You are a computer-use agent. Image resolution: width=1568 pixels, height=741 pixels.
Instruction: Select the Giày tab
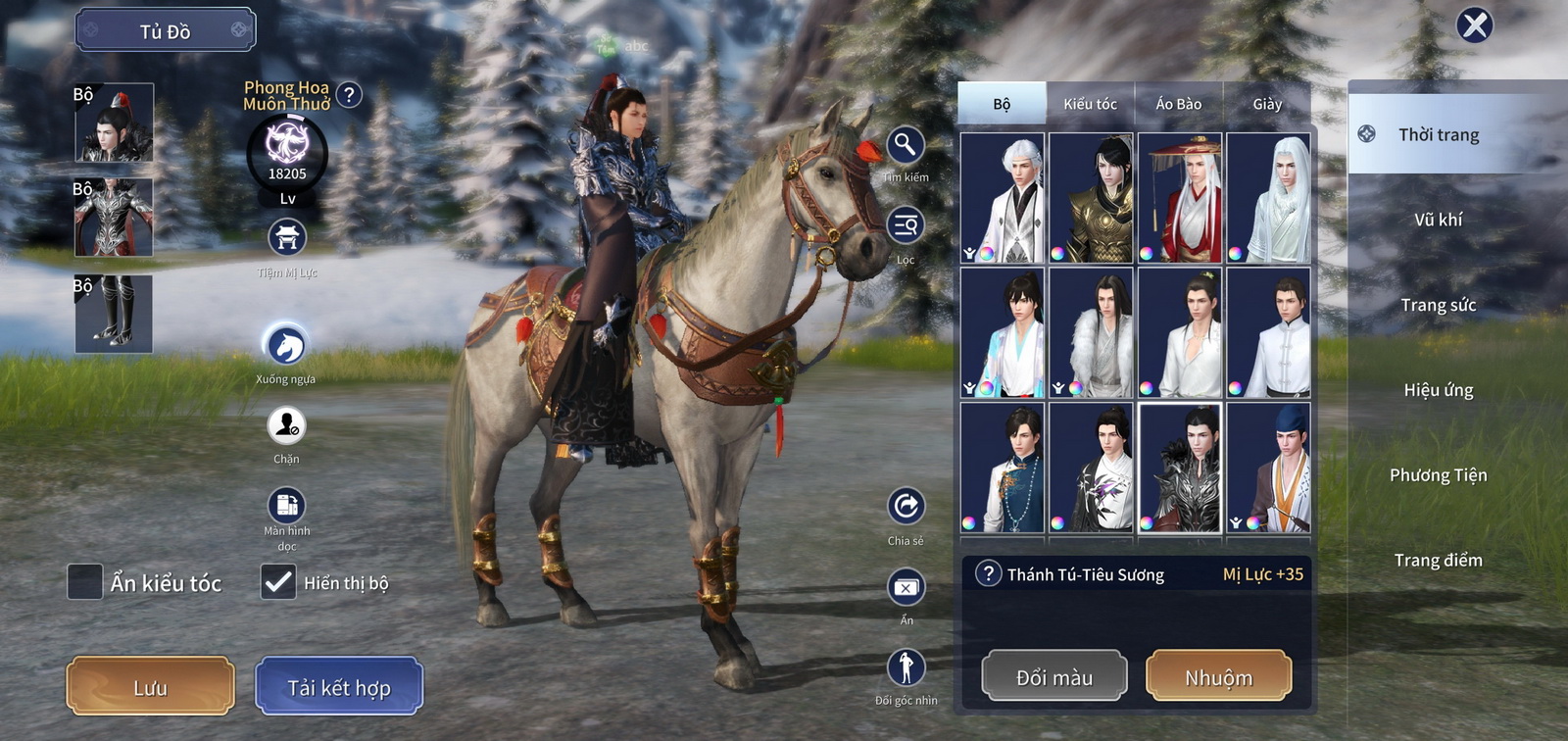point(1266,104)
